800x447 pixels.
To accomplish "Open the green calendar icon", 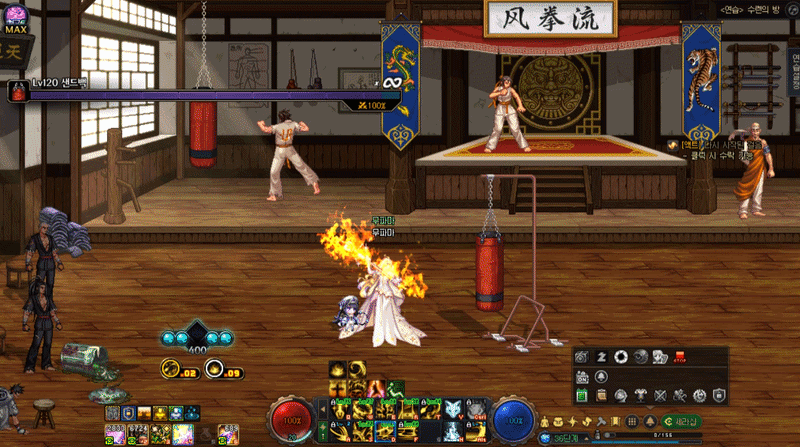I will [583, 396].
